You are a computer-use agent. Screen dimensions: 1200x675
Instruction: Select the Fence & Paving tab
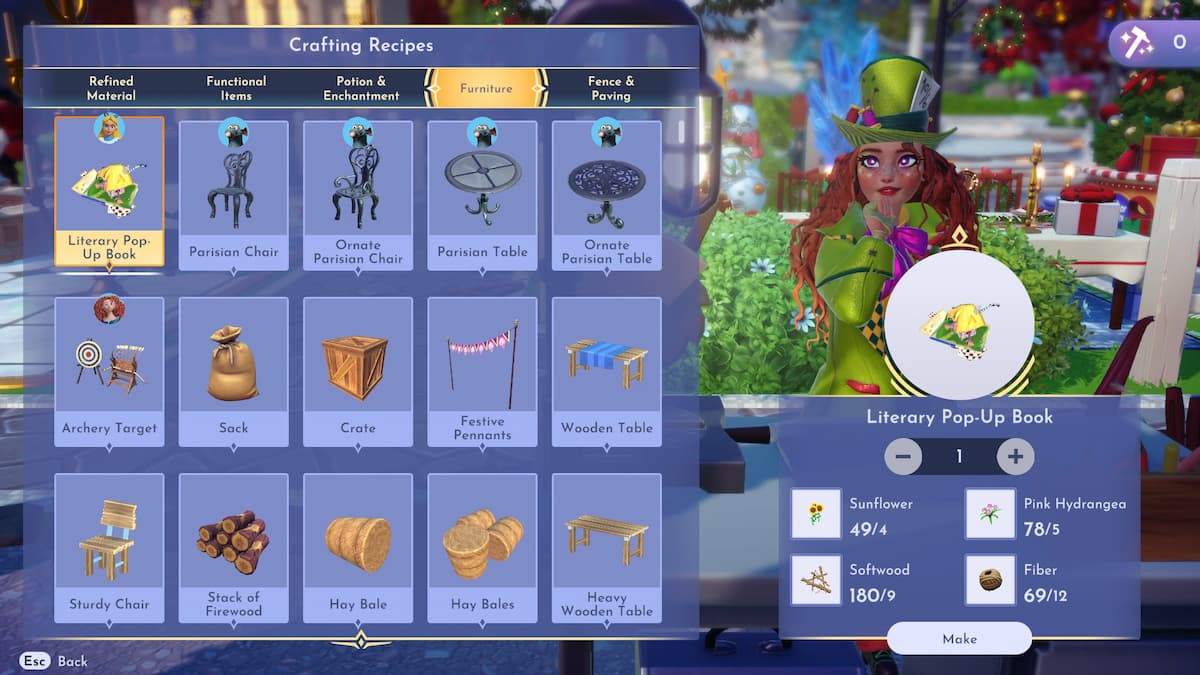tap(611, 88)
